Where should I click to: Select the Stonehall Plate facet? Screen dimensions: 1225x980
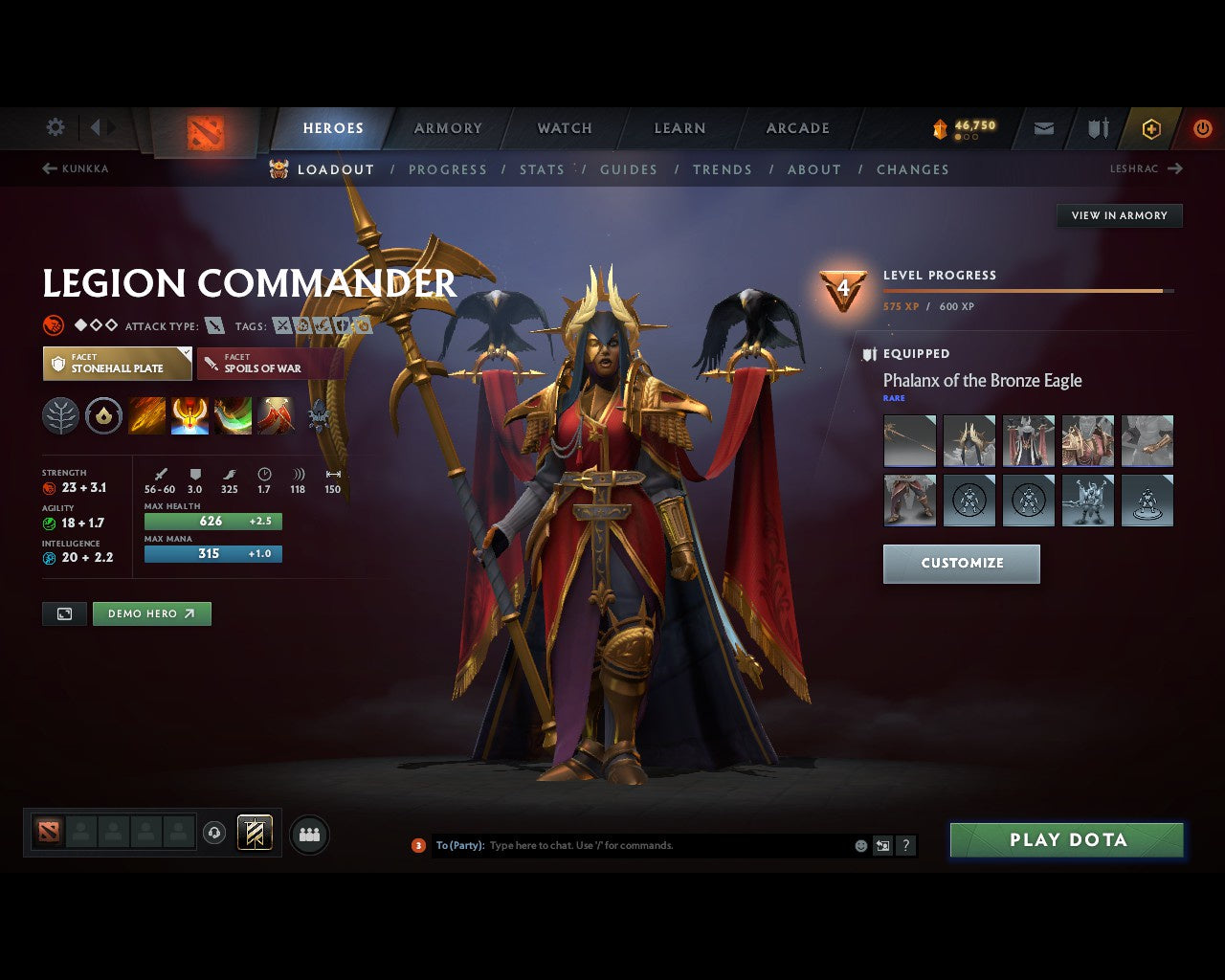117,363
